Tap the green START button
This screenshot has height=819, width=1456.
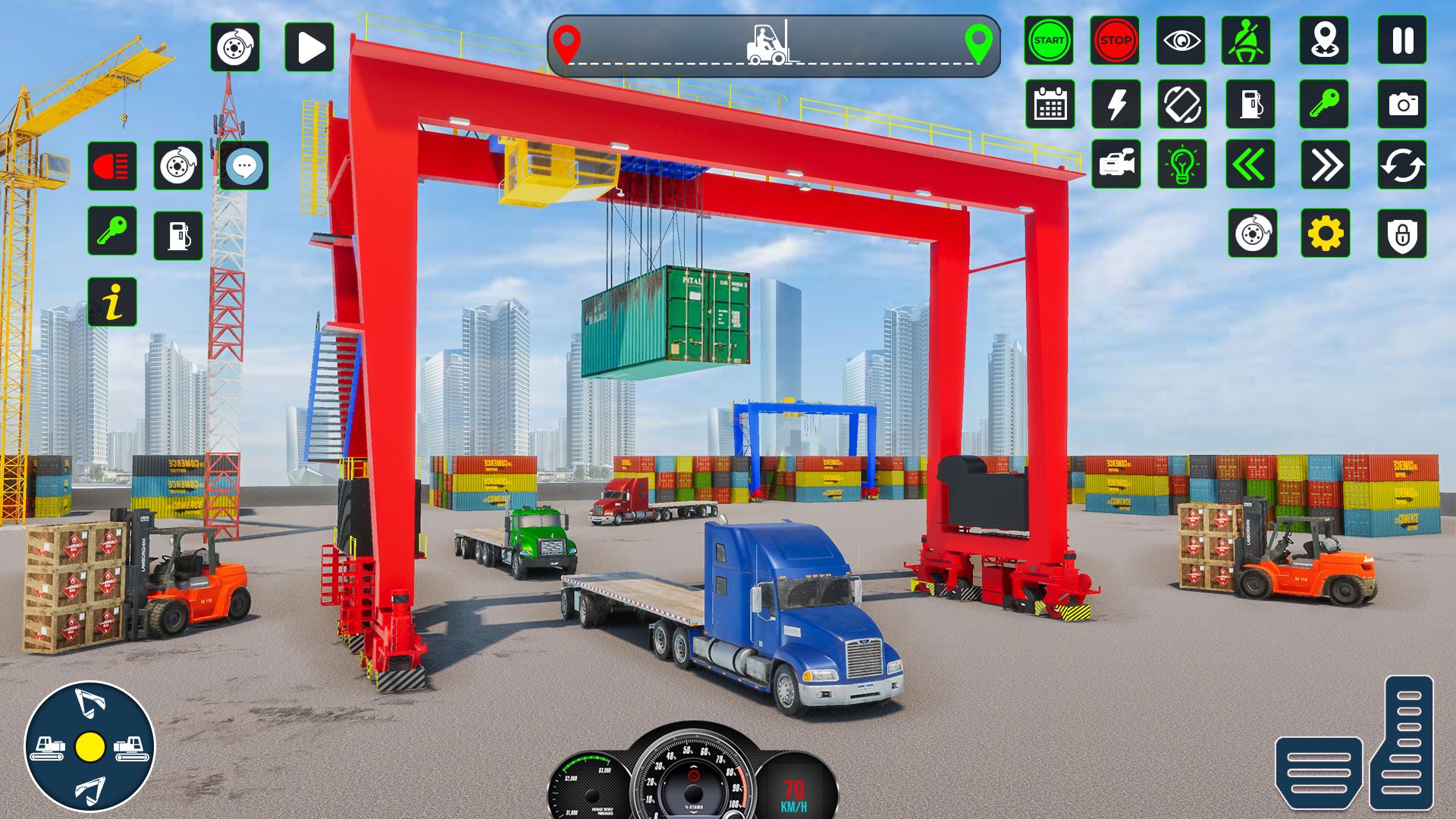(1049, 40)
